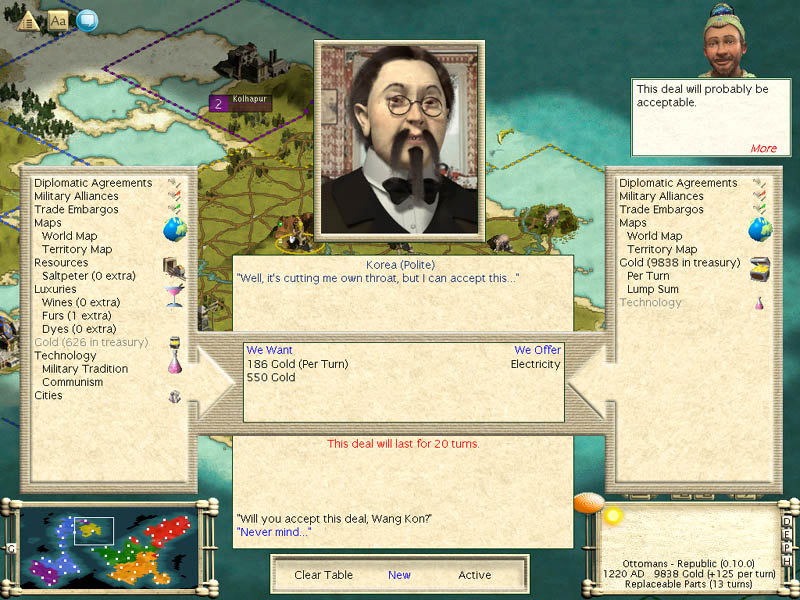
Task: Clear the bargaining table
Action: 322,575
